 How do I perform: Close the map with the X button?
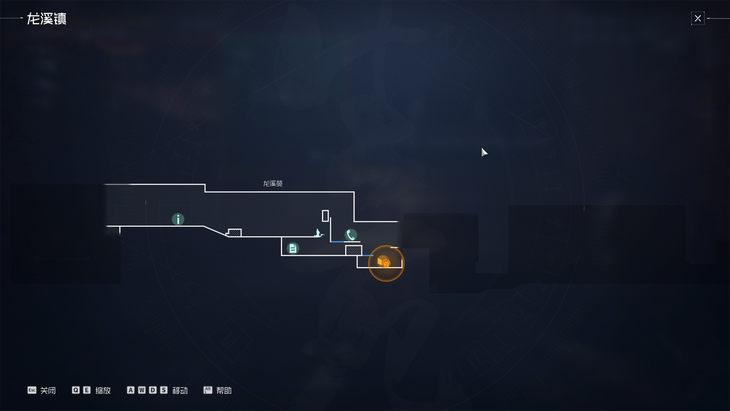698,18
